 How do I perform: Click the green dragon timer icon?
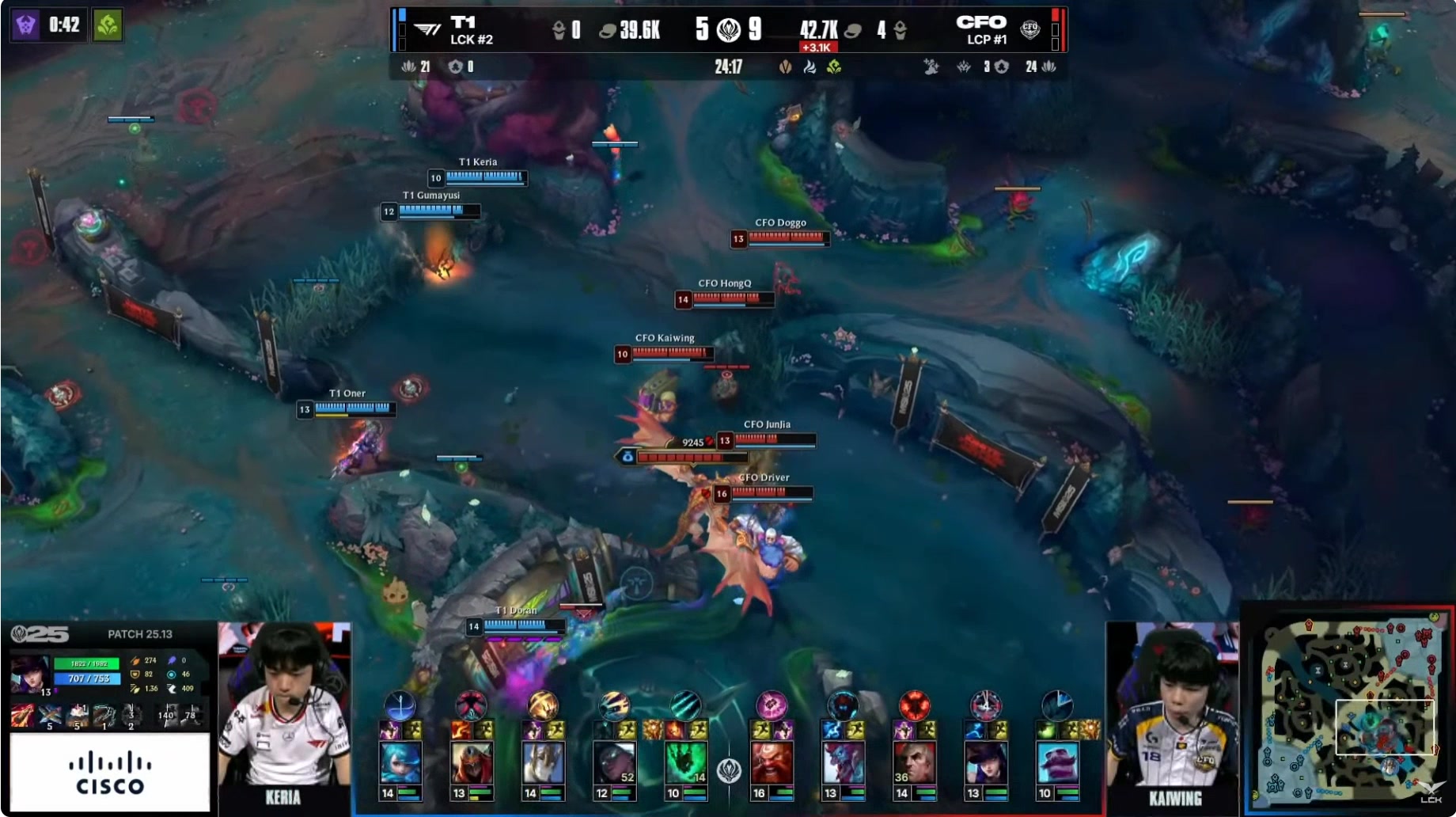[108, 25]
